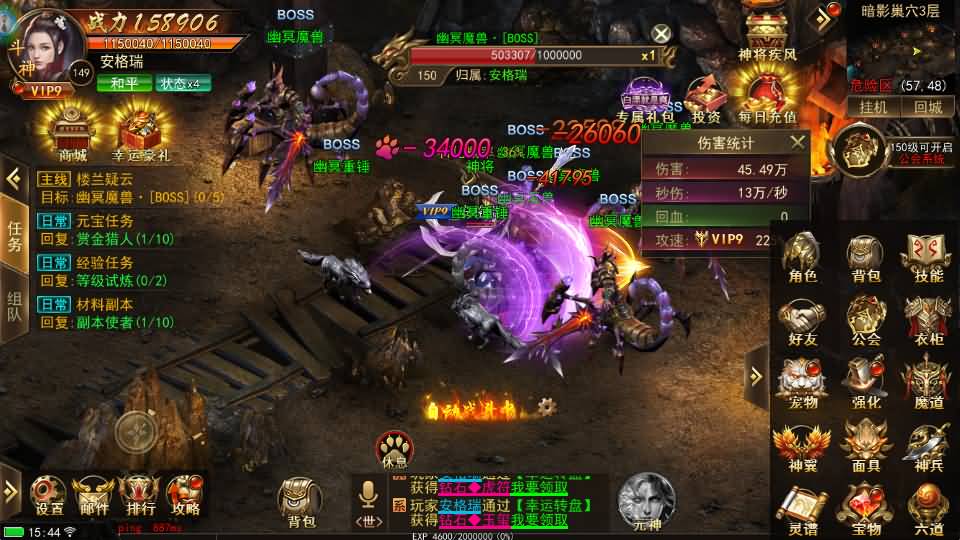Close the 伤害统计 damage panel
The image size is (960, 540).
pyautogui.click(x=797, y=143)
